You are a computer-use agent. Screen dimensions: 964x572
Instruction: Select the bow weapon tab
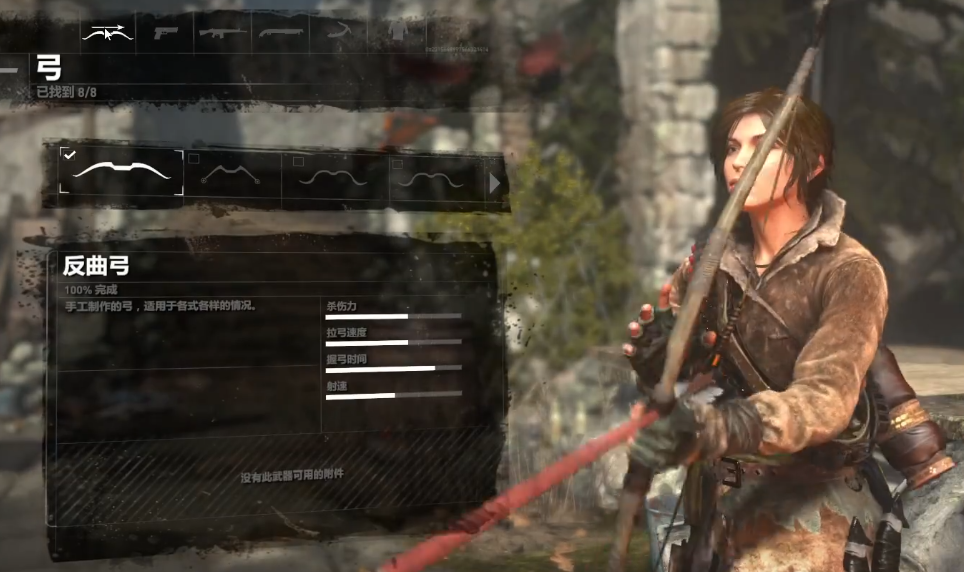pos(106,32)
